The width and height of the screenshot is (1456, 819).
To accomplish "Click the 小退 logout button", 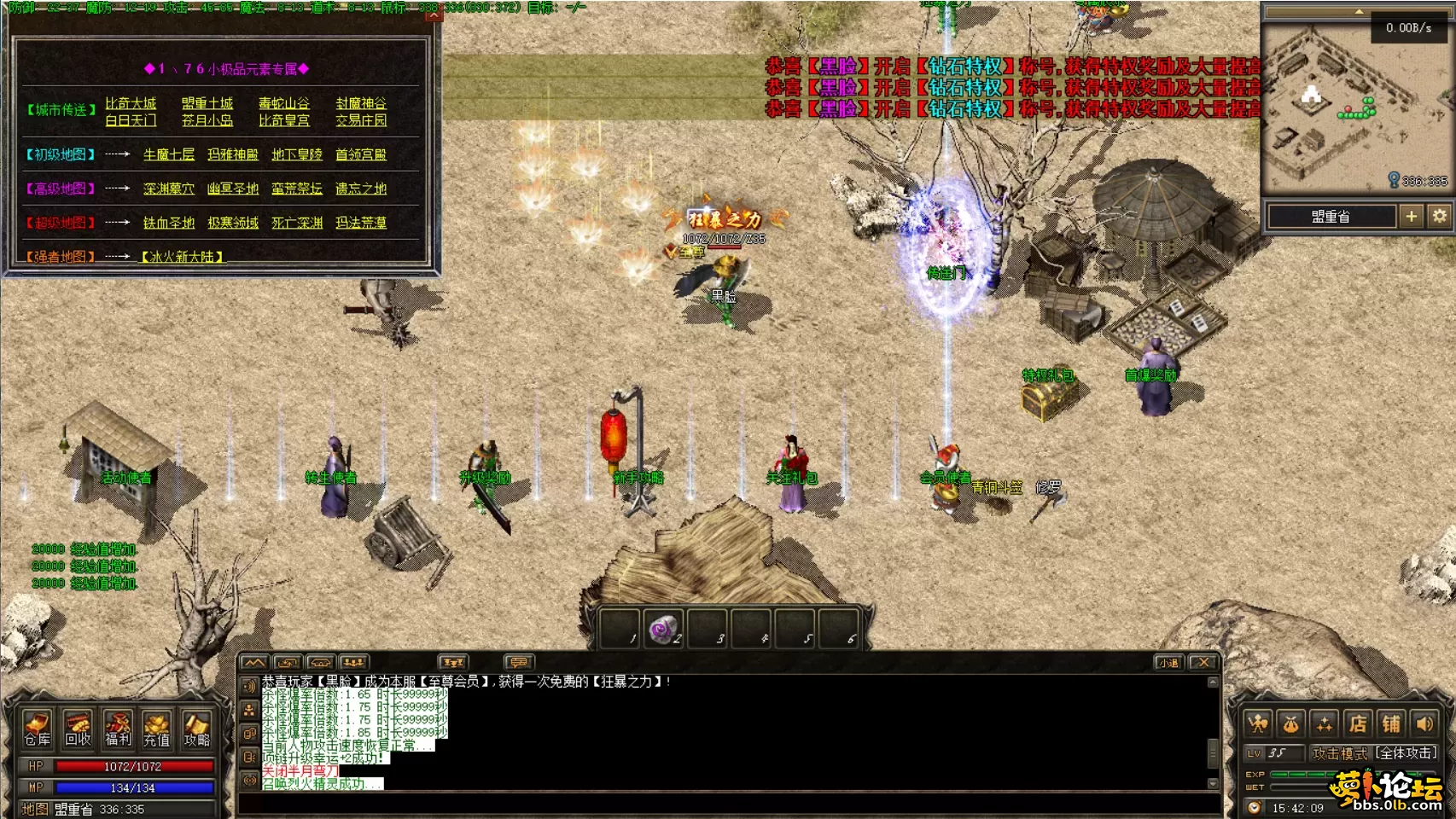I will tap(1168, 662).
